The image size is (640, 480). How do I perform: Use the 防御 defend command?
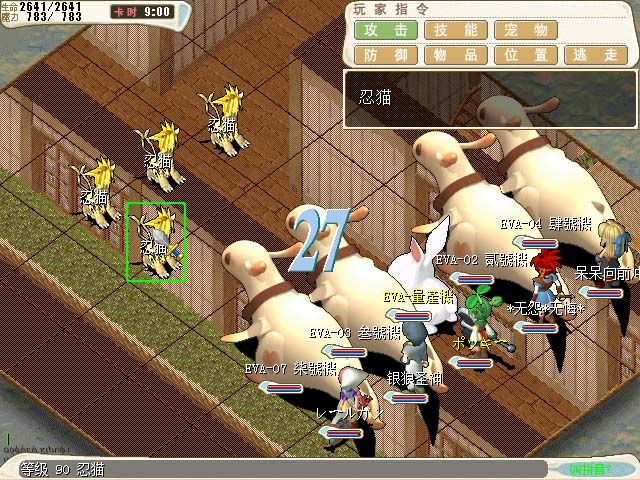pyautogui.click(x=385, y=56)
